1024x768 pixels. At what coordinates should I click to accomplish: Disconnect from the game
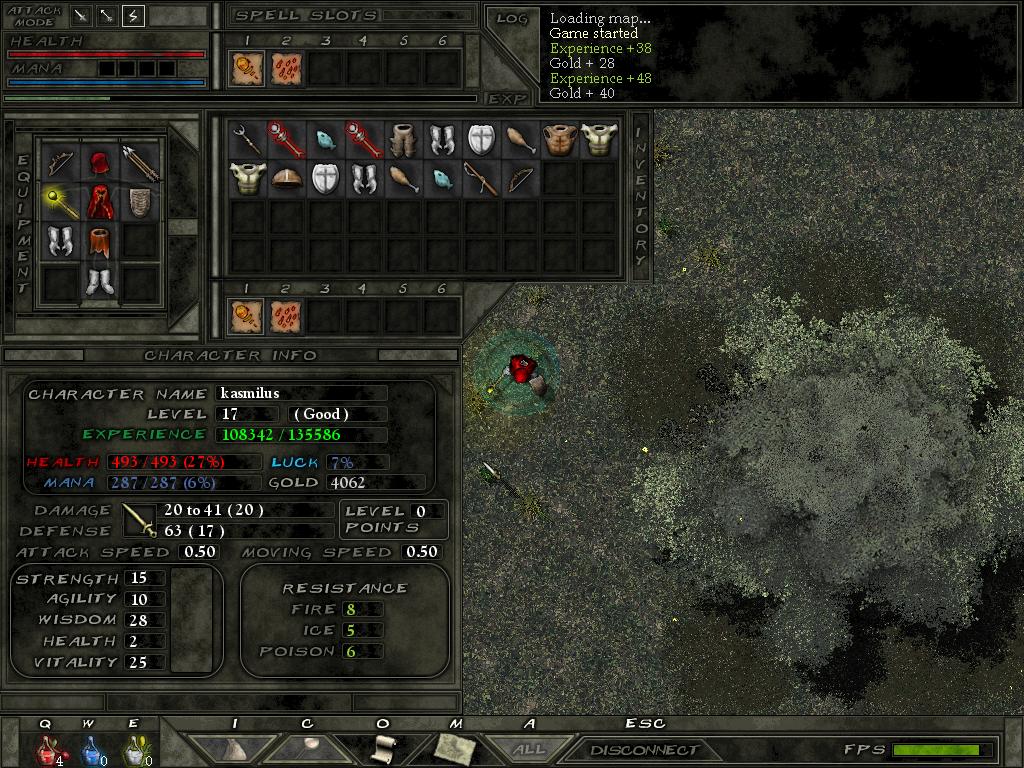(x=643, y=749)
